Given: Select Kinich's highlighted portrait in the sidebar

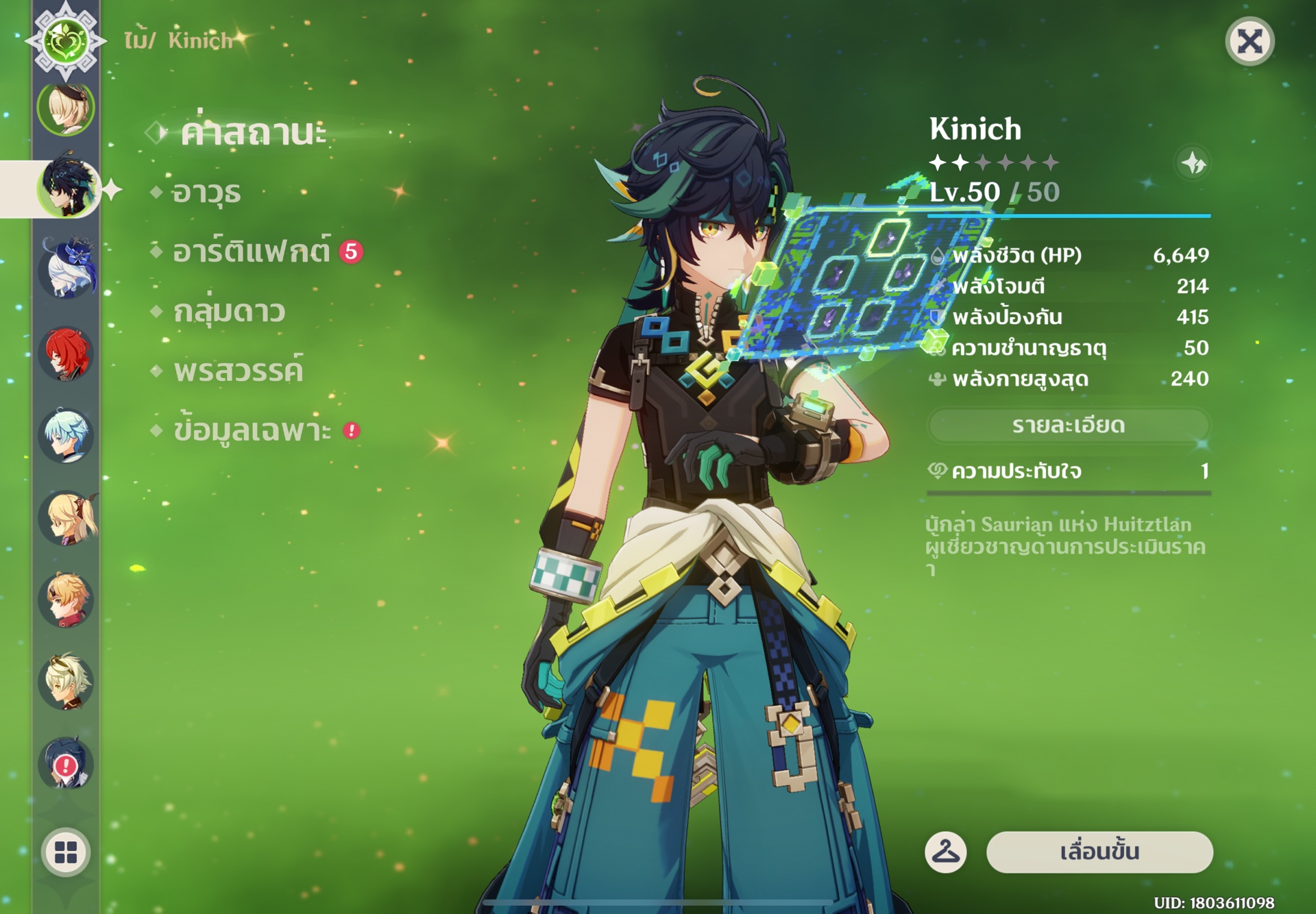Looking at the screenshot, I should (x=66, y=188).
